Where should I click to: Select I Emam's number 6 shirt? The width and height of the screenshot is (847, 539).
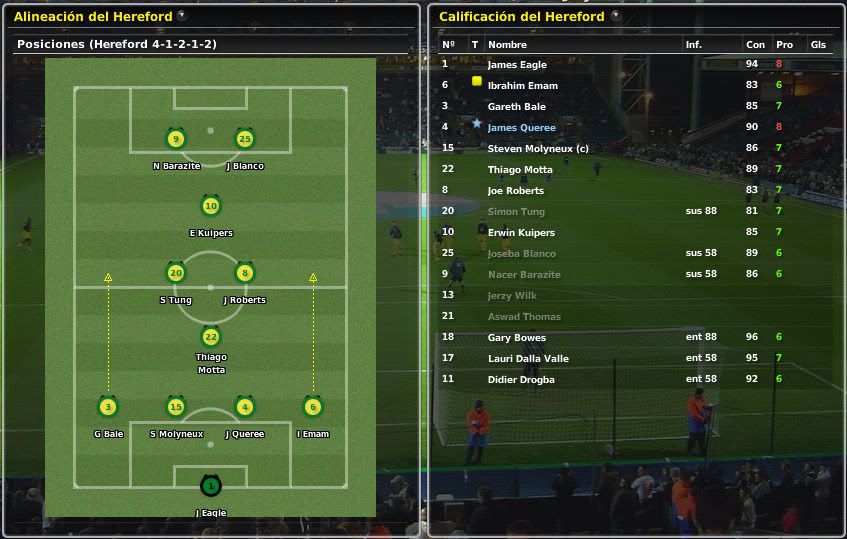tap(312, 407)
